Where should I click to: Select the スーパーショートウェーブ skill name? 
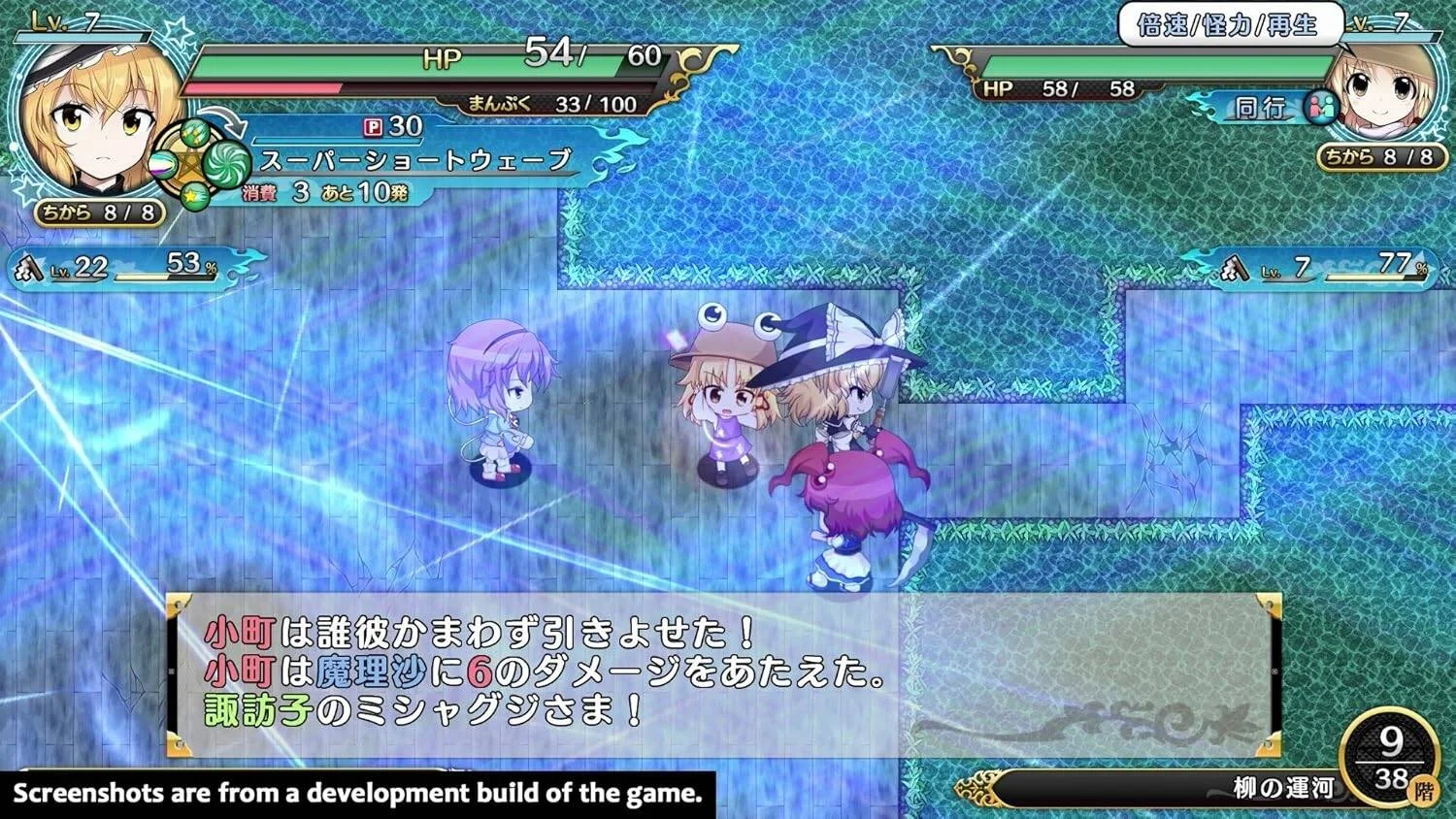413,160
